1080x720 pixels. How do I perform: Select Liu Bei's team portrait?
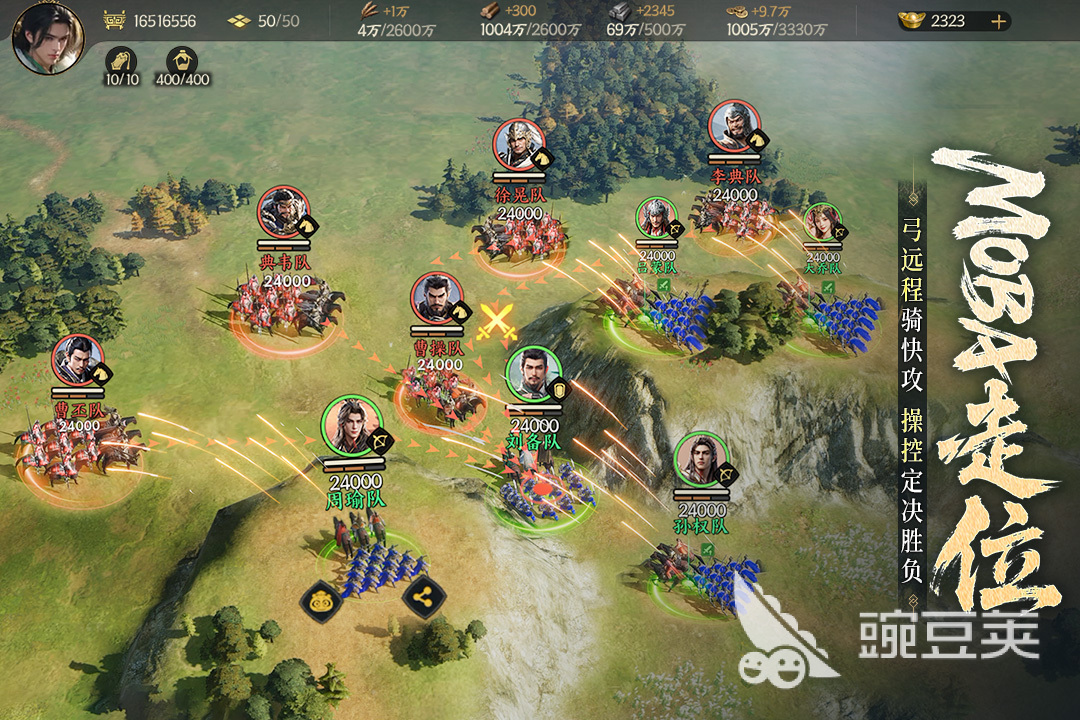point(531,374)
